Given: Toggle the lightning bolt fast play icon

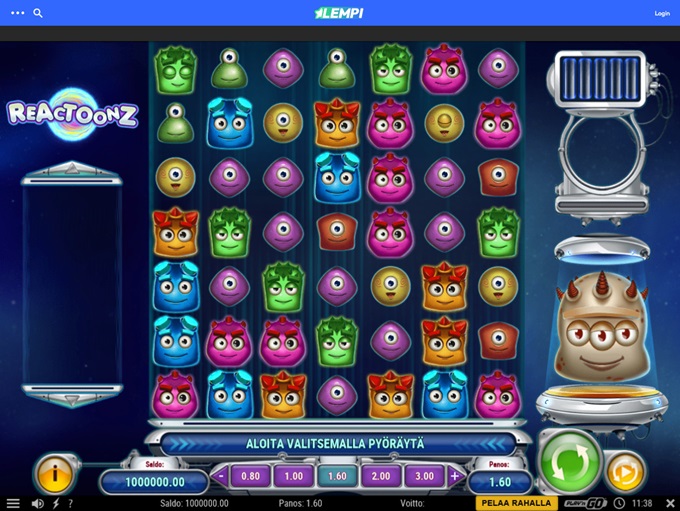Looking at the screenshot, I should (x=54, y=503).
